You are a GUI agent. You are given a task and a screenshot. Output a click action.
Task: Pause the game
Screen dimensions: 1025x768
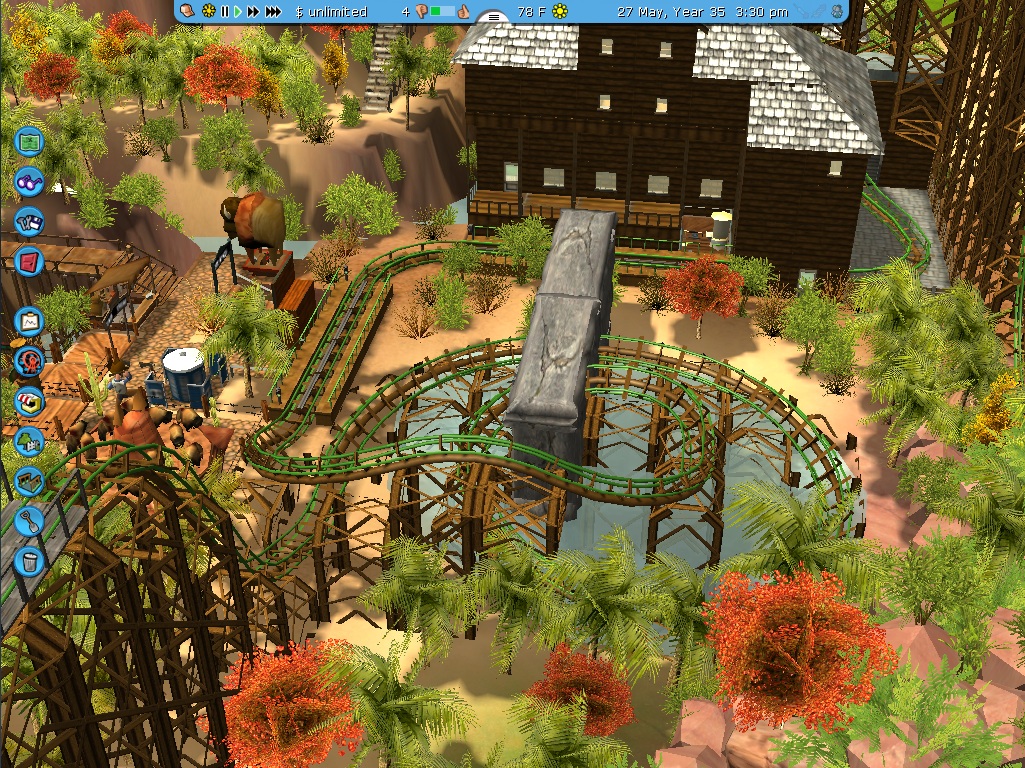pos(225,12)
